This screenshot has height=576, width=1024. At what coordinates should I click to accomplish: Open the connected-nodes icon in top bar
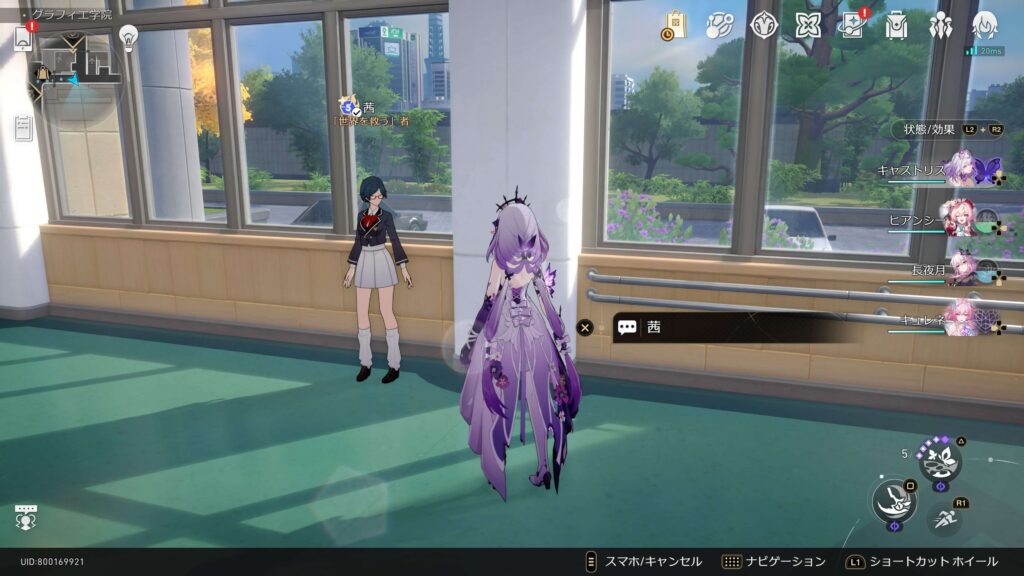[720, 25]
